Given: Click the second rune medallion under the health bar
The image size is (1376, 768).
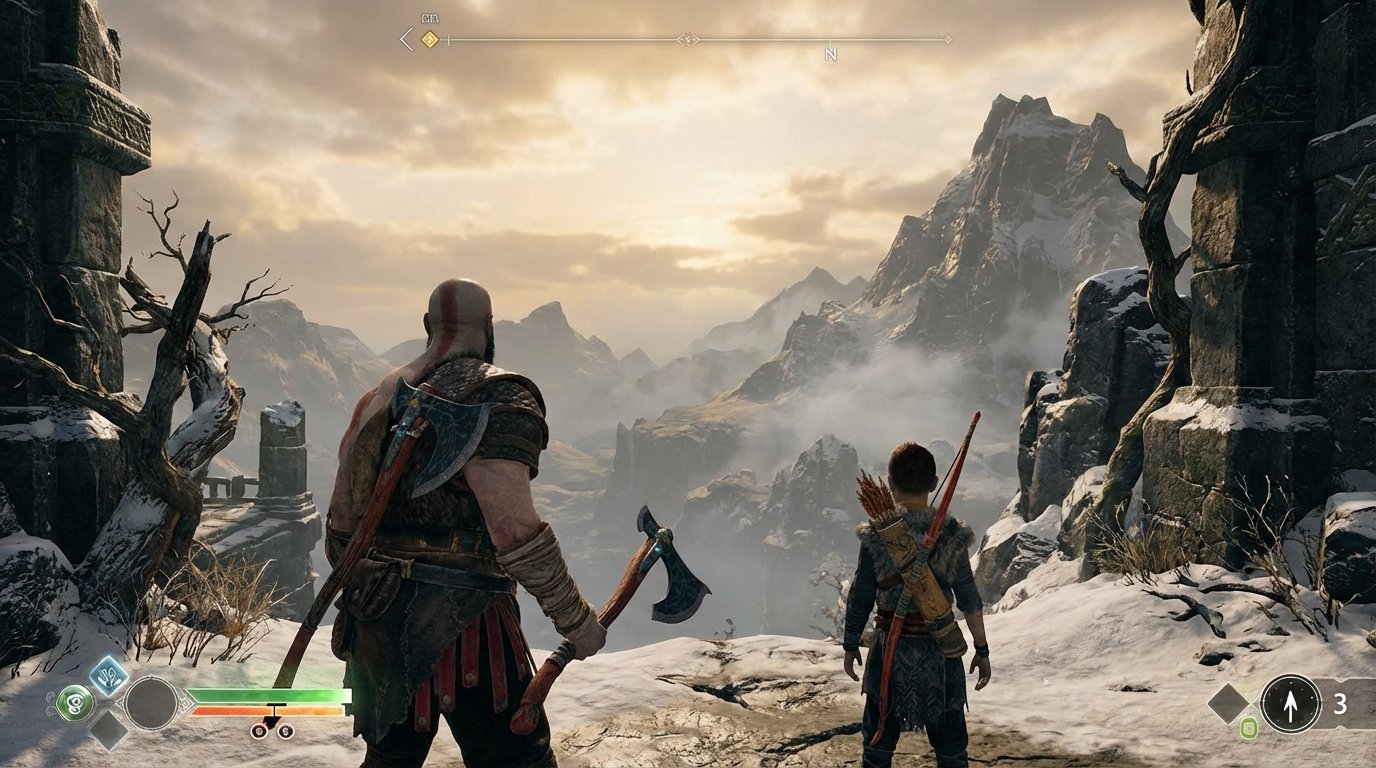Looking at the screenshot, I should click(x=285, y=732).
